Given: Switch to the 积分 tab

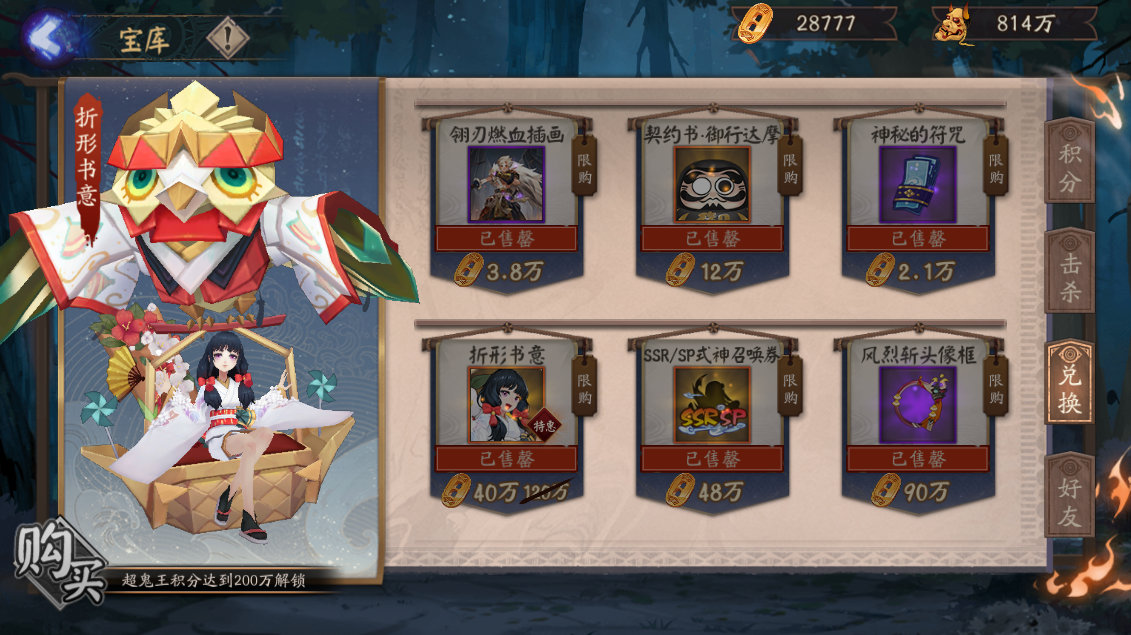Looking at the screenshot, I should pos(1068,168).
